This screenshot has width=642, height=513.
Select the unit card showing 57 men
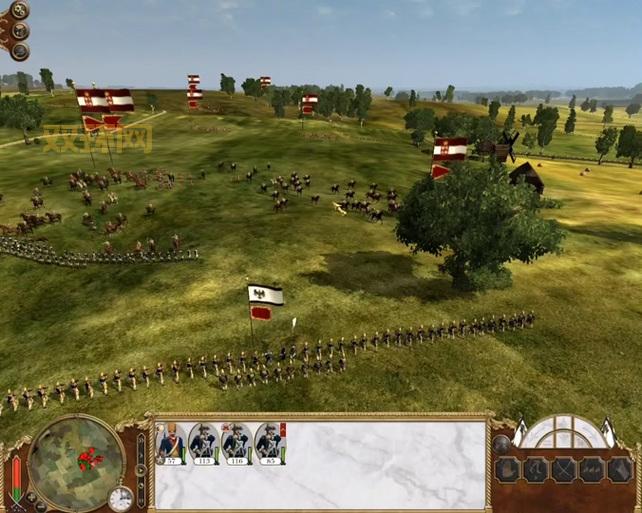(x=170, y=443)
